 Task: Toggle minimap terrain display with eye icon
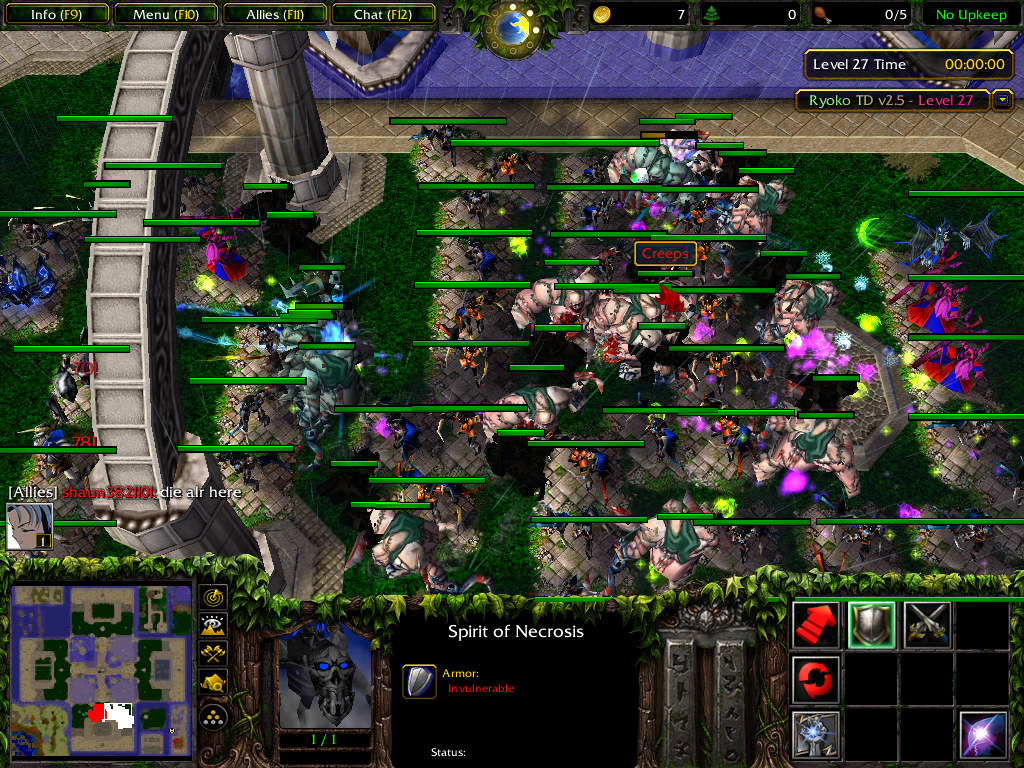pos(214,626)
